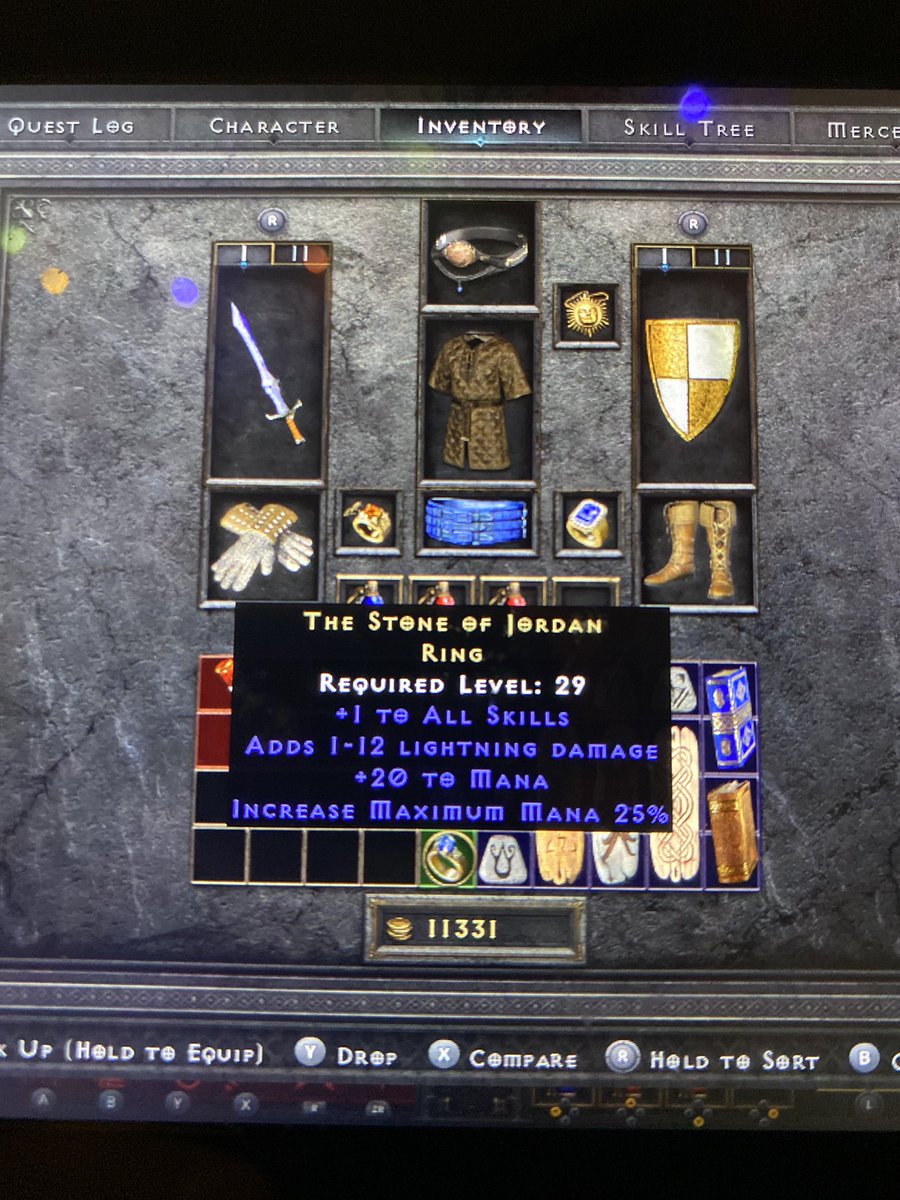Select the equipped blue-gem ring slot

click(587, 522)
